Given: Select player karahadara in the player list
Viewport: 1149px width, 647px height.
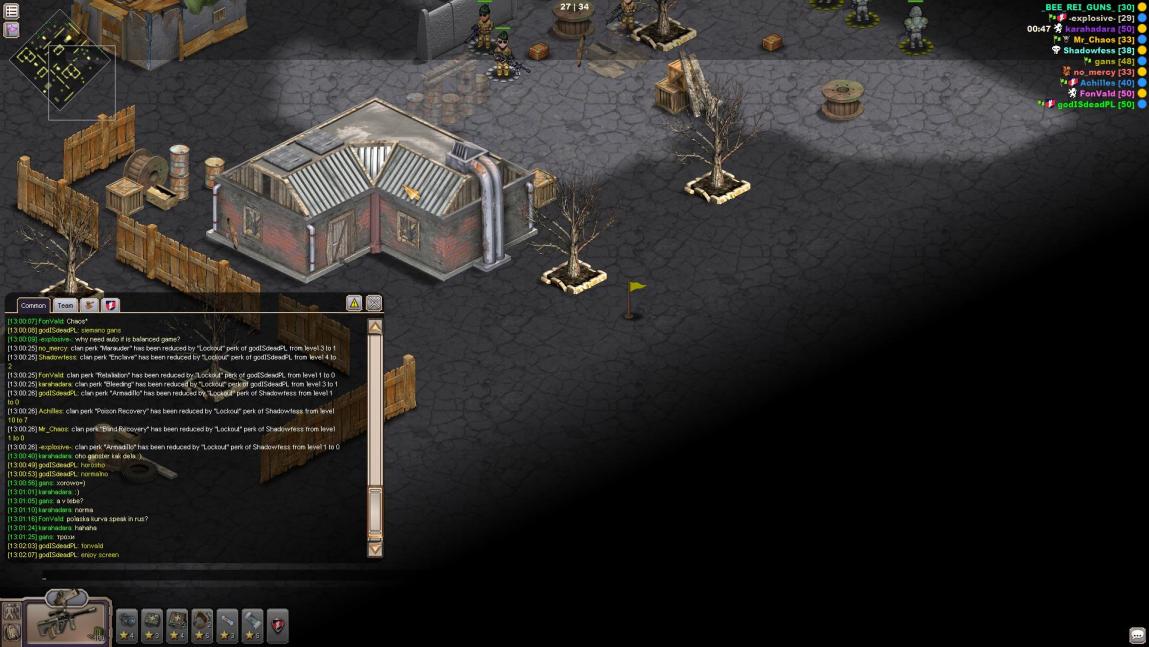Looking at the screenshot, I should point(1099,29).
